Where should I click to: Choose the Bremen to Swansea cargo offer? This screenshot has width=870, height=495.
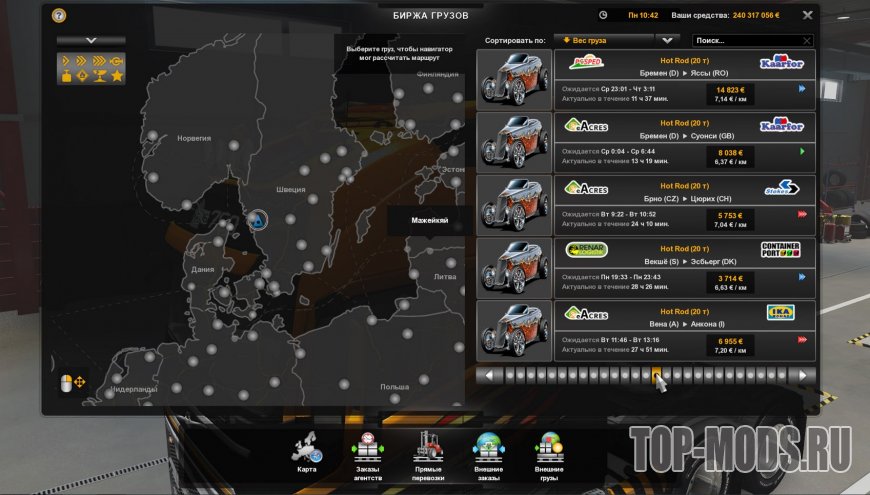click(684, 141)
